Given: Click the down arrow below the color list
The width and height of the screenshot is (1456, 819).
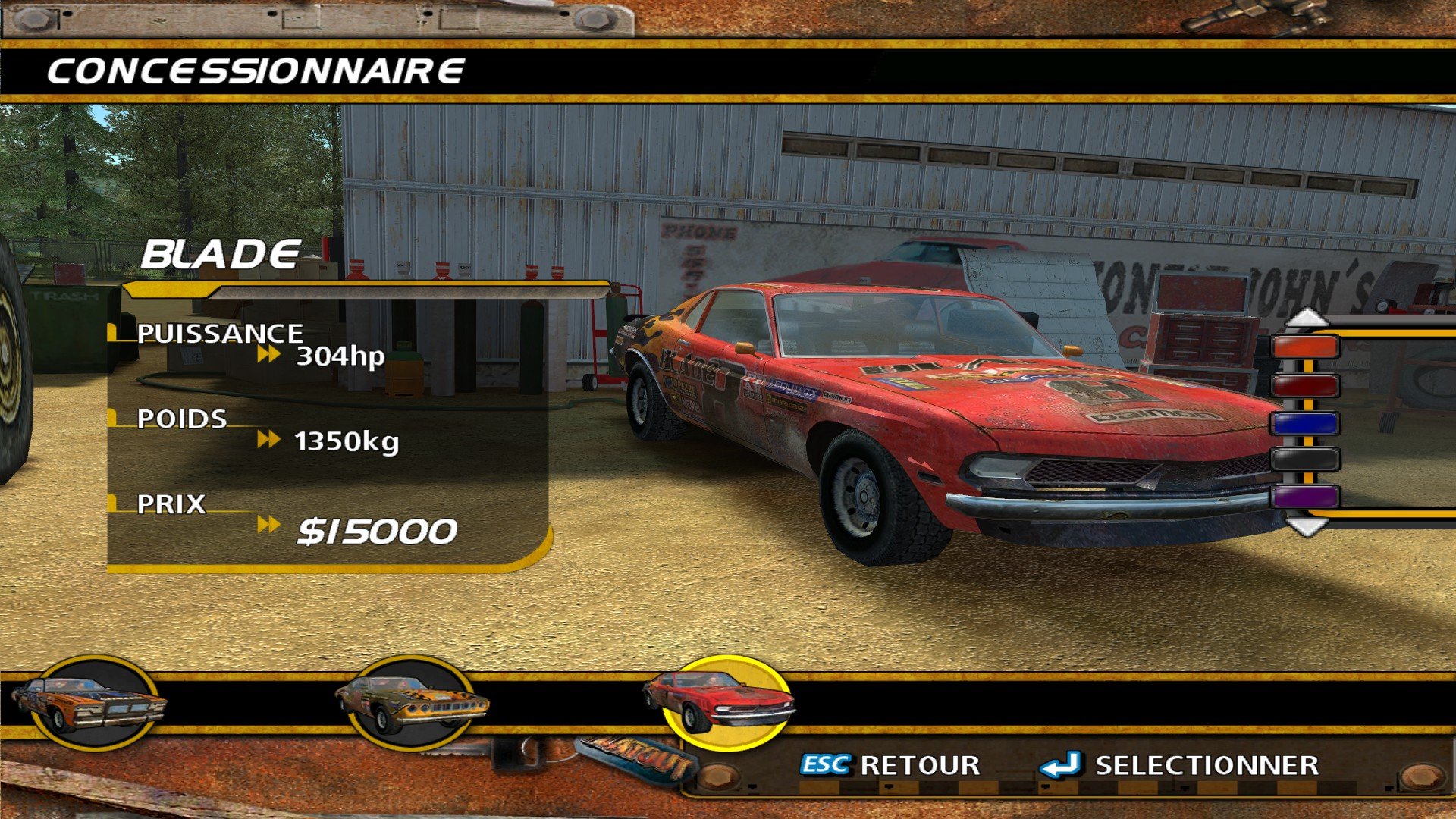Looking at the screenshot, I should [1307, 526].
